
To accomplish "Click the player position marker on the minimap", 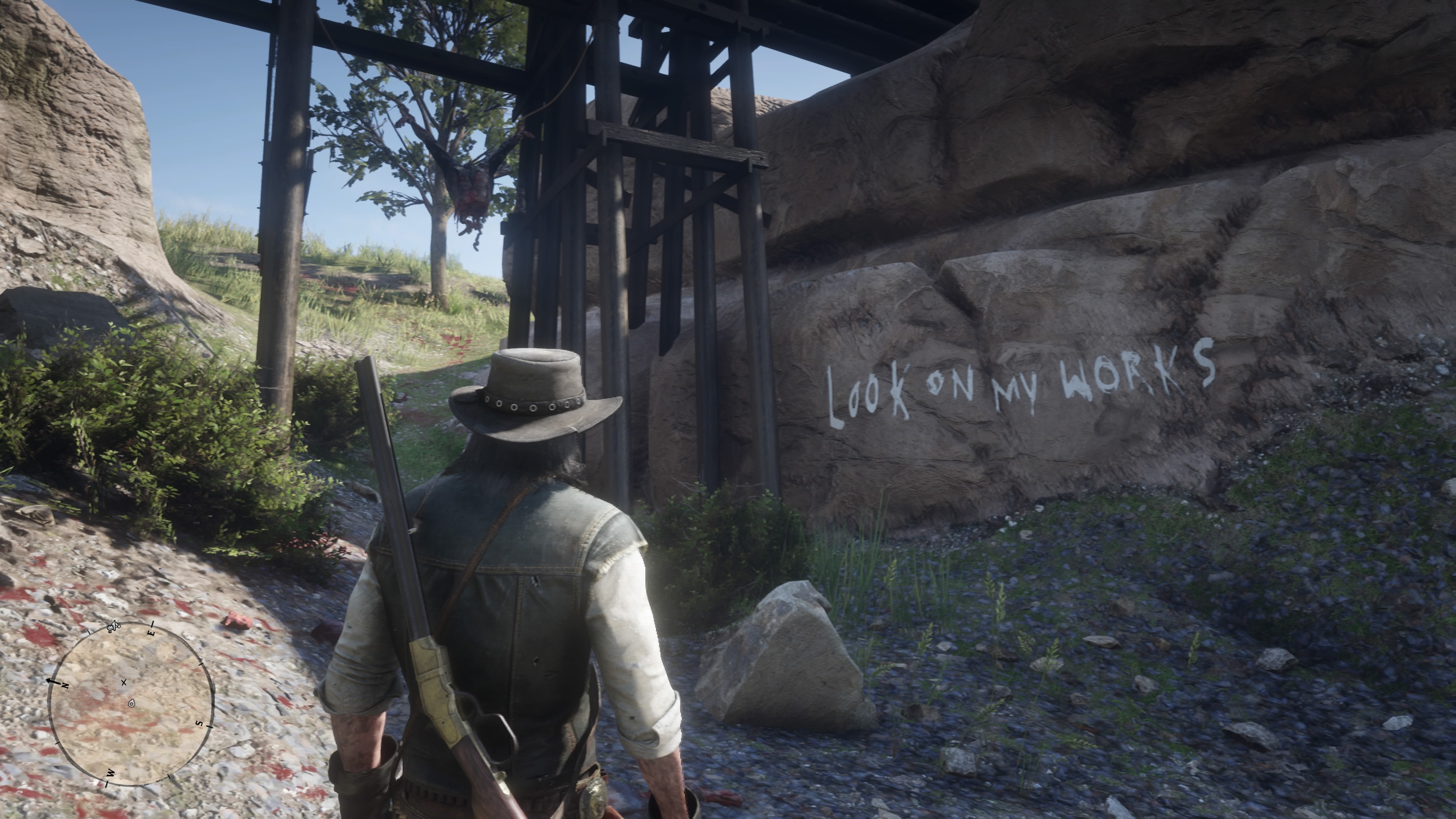I will pyautogui.click(x=132, y=703).
